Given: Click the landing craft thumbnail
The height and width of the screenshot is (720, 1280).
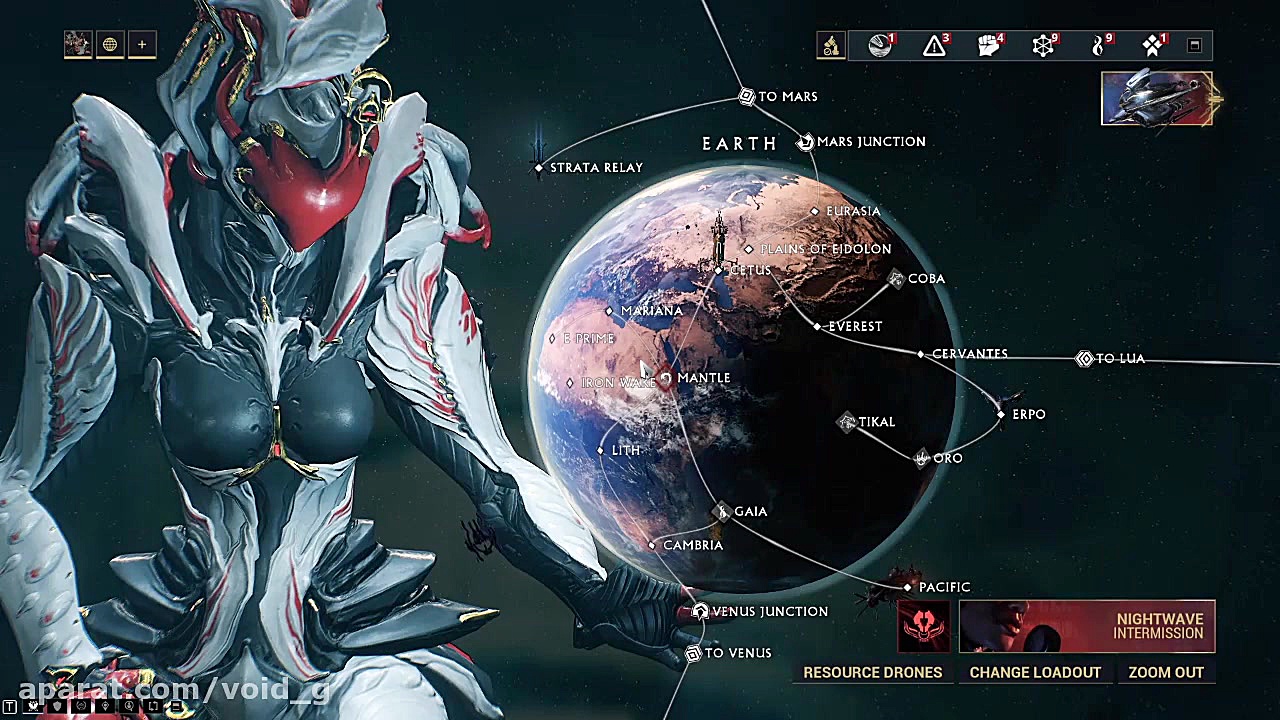Looking at the screenshot, I should coord(1157,98).
